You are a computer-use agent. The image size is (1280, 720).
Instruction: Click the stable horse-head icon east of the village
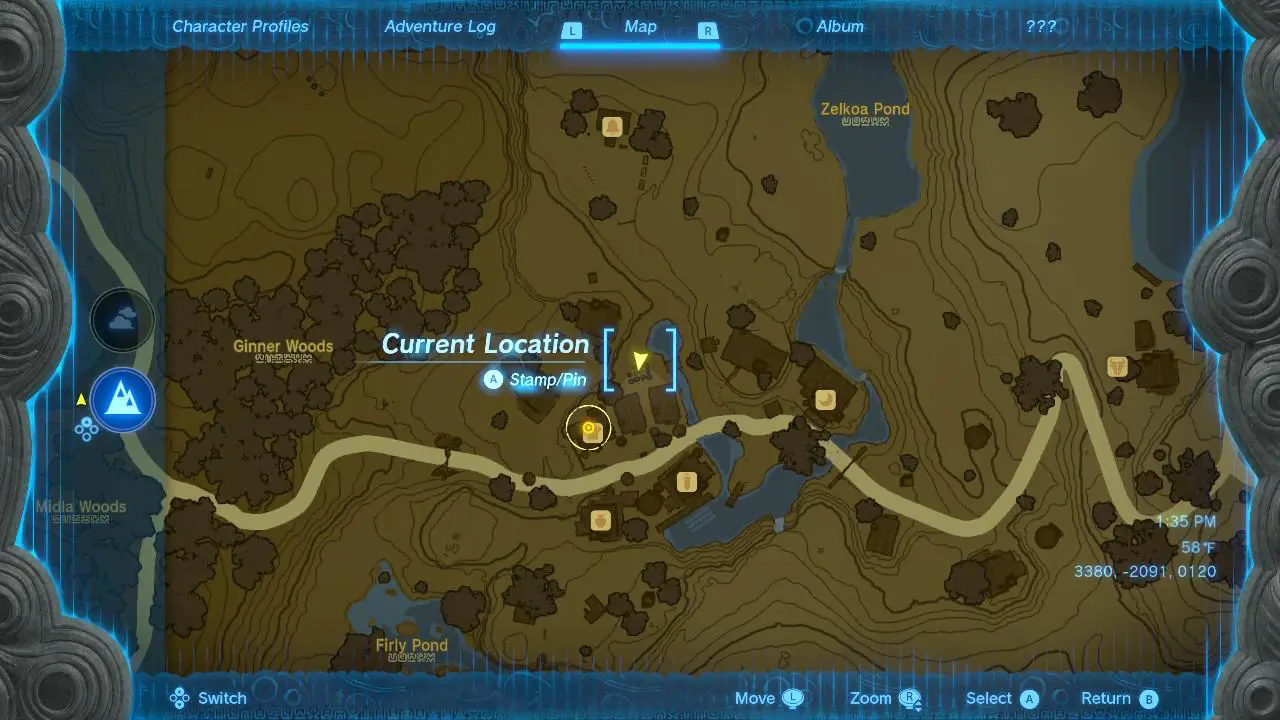pos(1115,367)
